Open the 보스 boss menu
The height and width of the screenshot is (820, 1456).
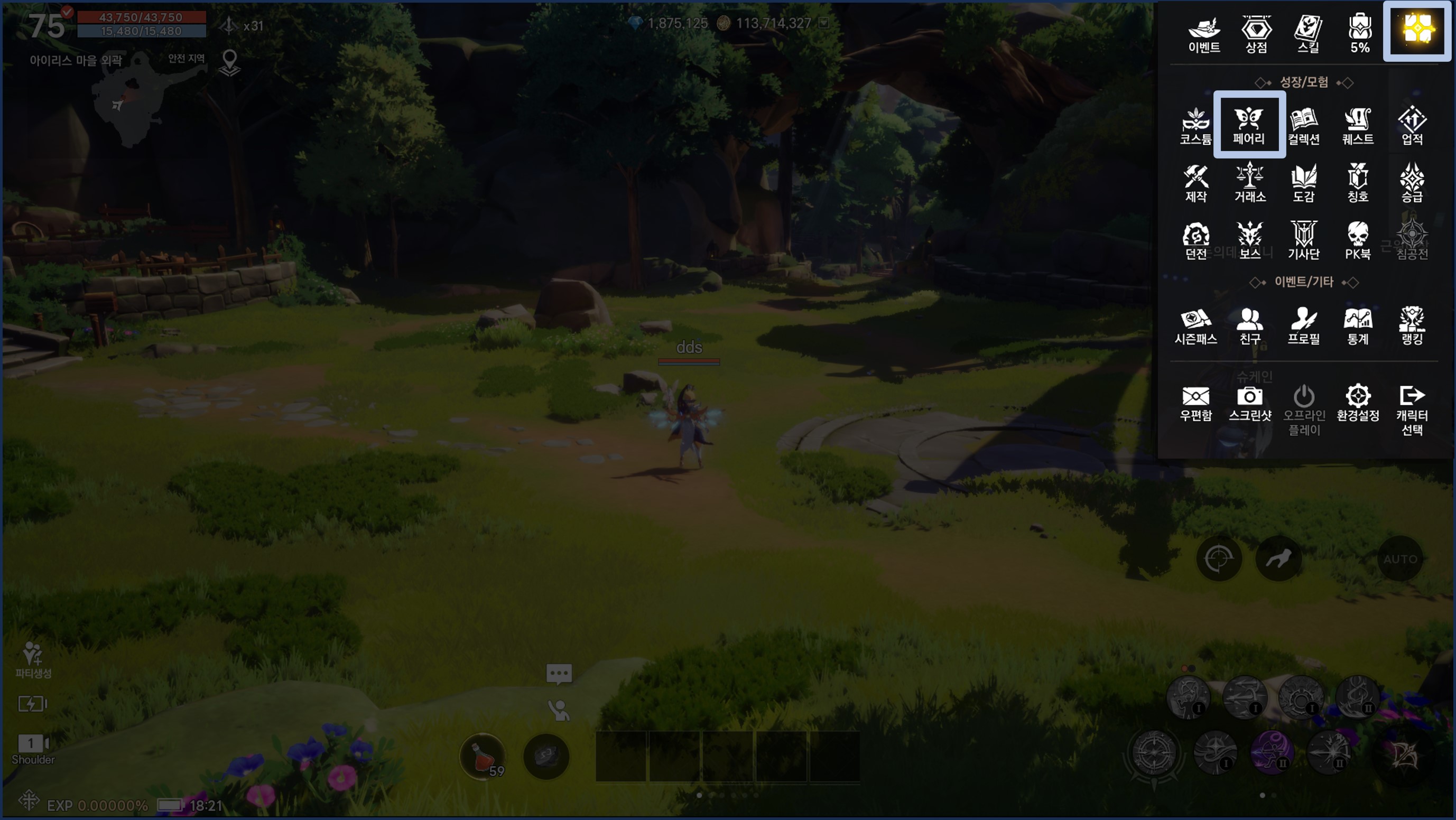point(1250,240)
